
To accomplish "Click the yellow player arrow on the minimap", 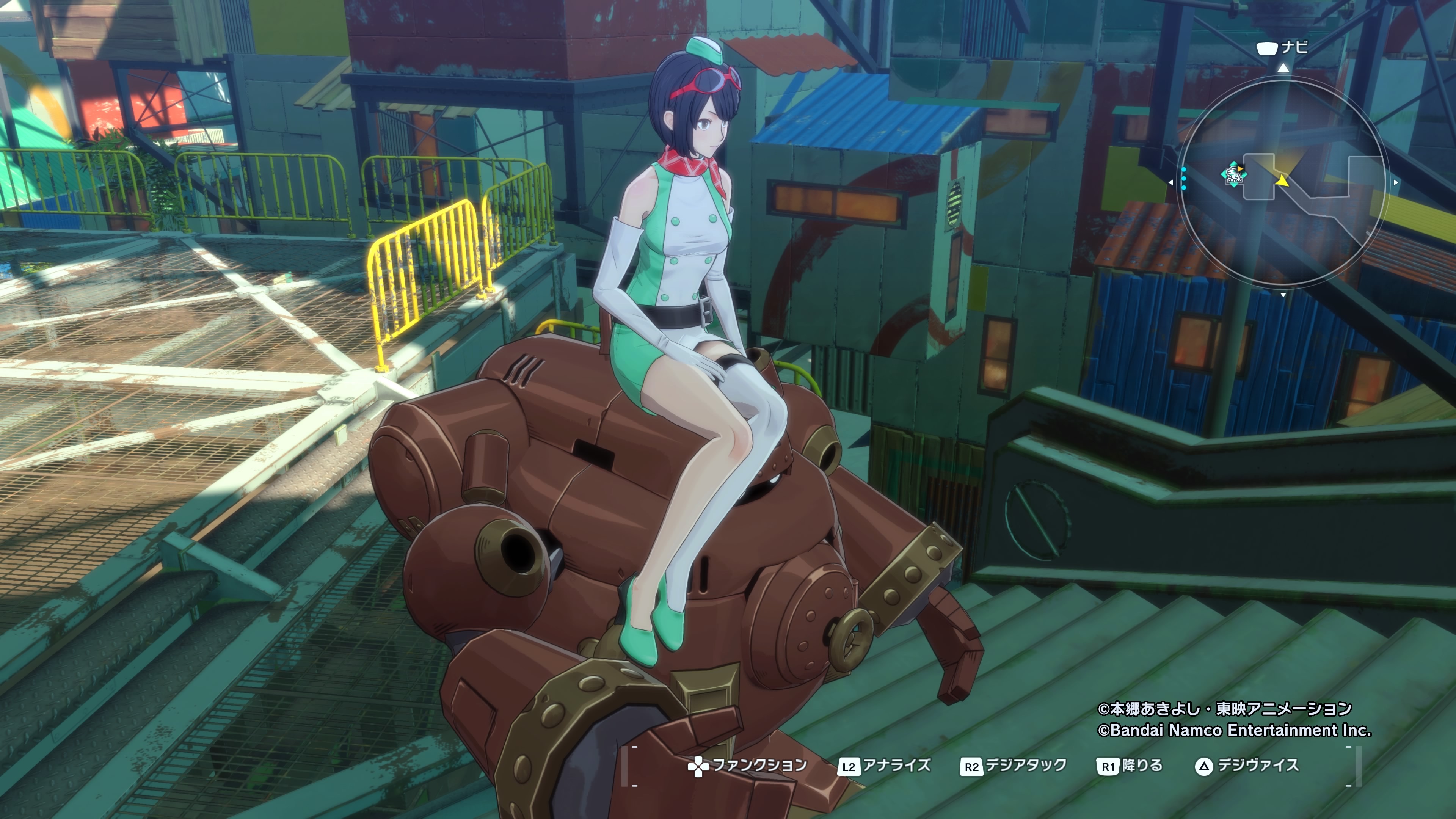I will pos(1282,181).
